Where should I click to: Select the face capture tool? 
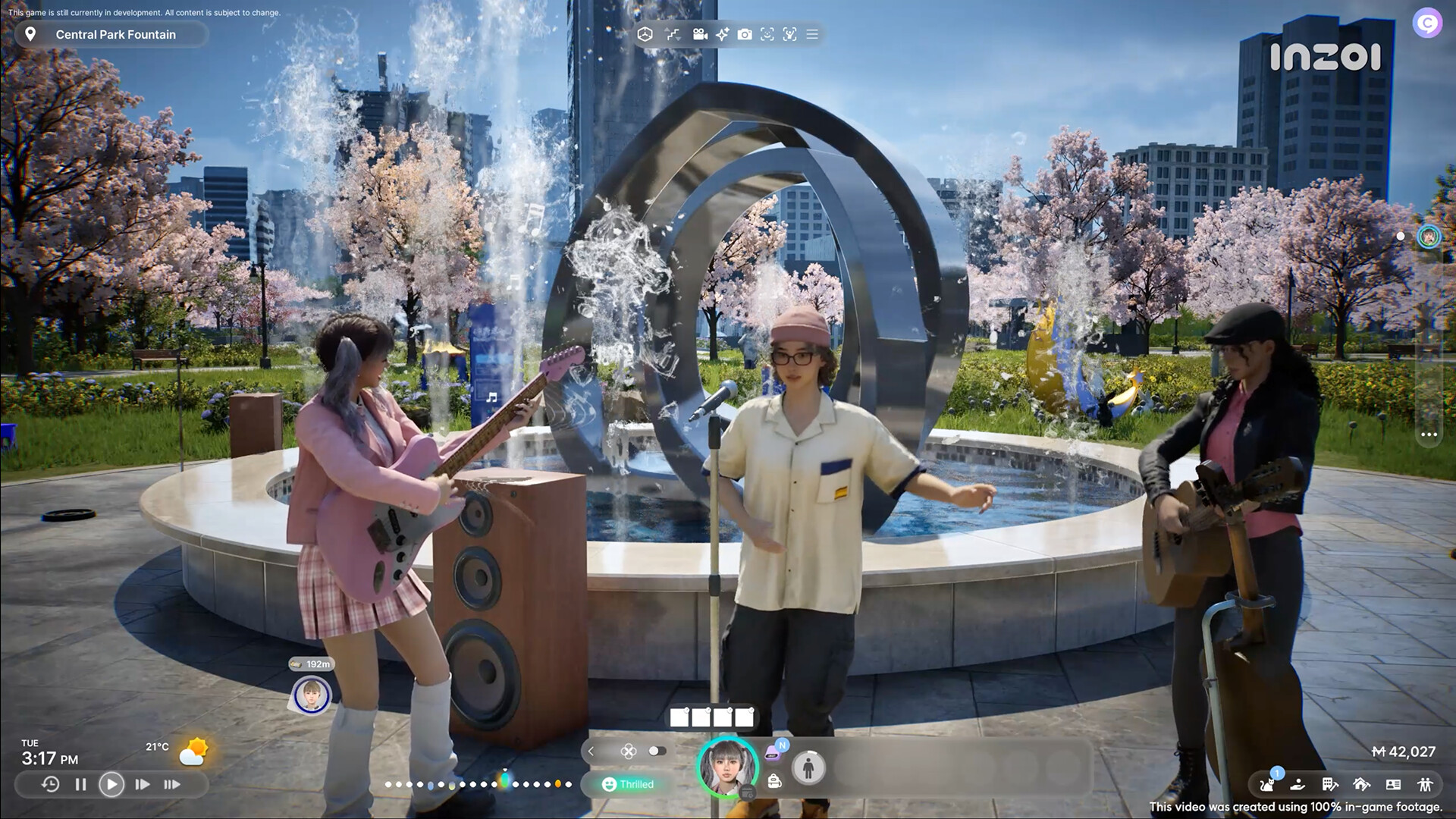[768, 34]
